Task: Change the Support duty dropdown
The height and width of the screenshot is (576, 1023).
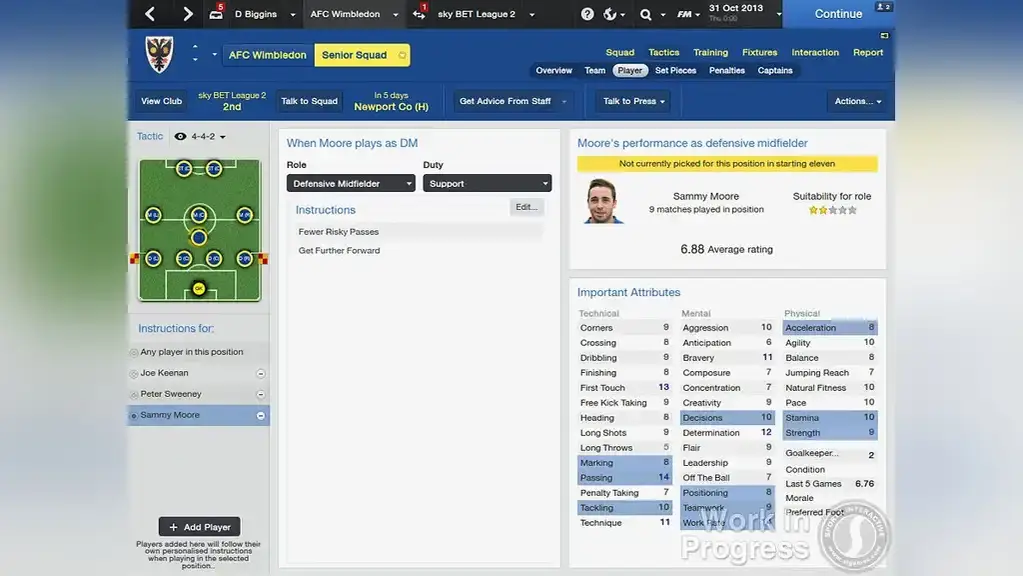Action: point(486,184)
